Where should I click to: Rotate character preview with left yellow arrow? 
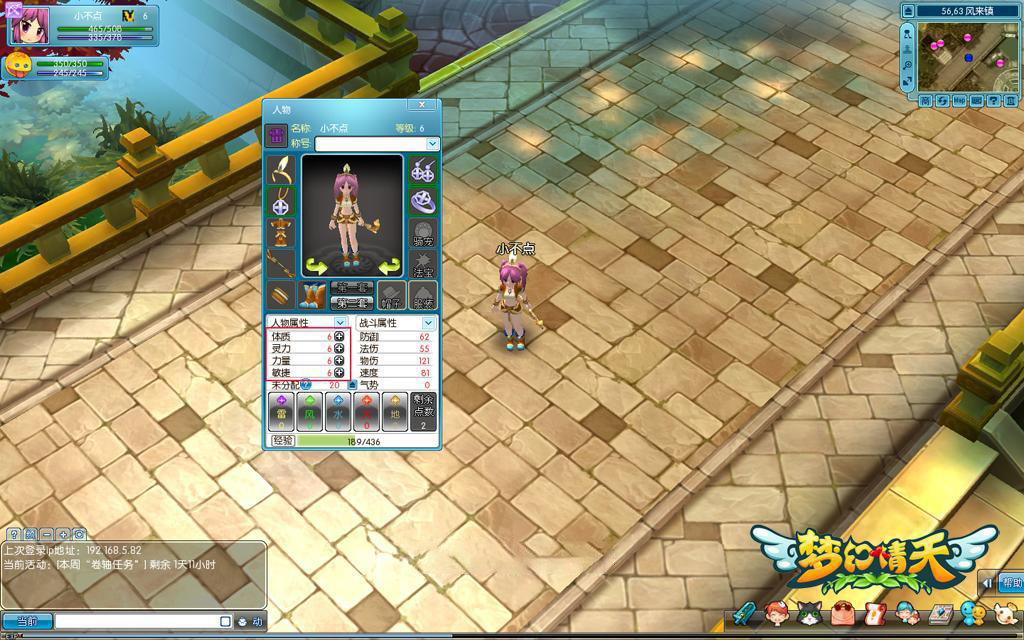pyautogui.click(x=317, y=266)
